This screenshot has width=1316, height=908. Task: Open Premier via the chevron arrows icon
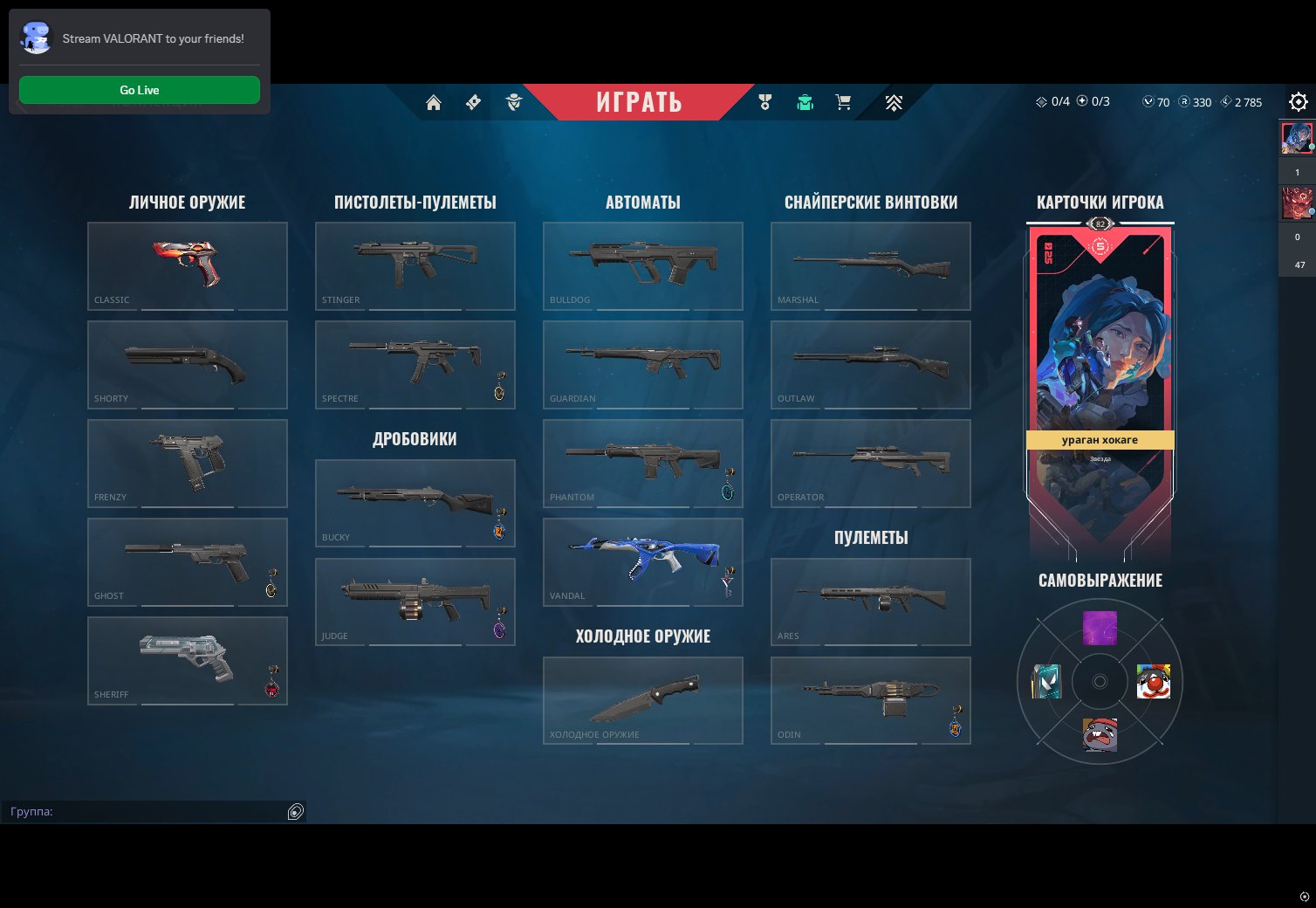894,102
